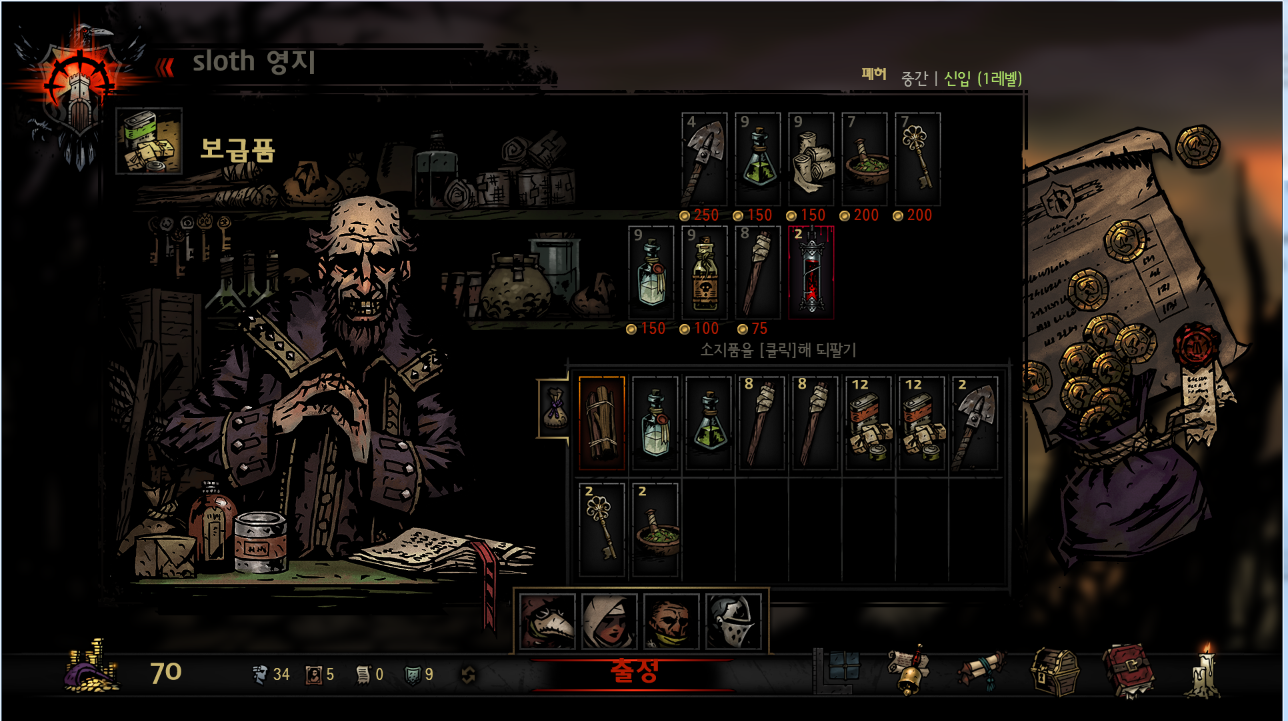The height and width of the screenshot is (721, 1288).
Task: Select the skeleton key in your inventory
Action: pyautogui.click(x=602, y=529)
